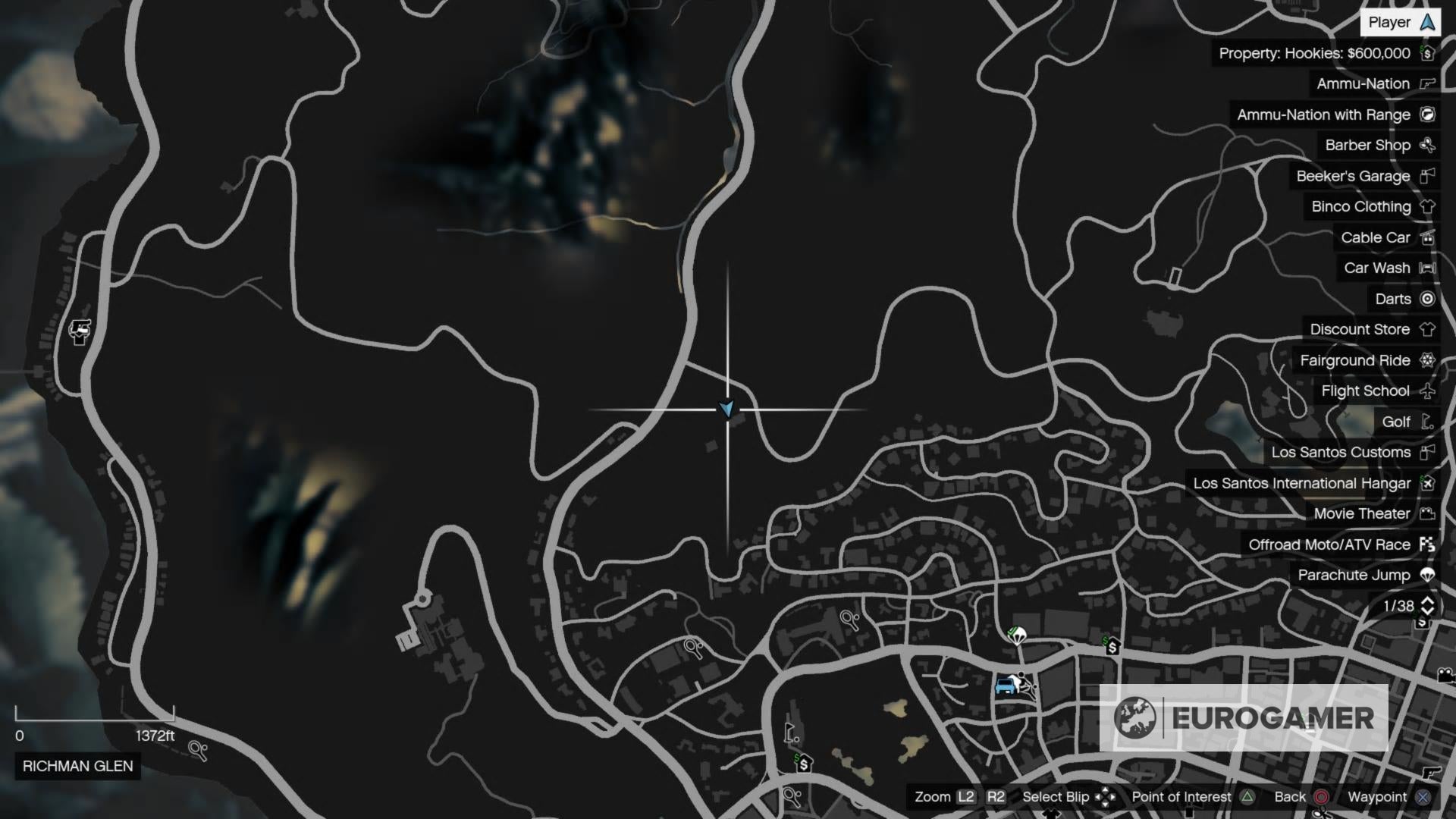Image resolution: width=1456 pixels, height=819 pixels.
Task: Click the Cable Car legend icon
Action: 1429,237
